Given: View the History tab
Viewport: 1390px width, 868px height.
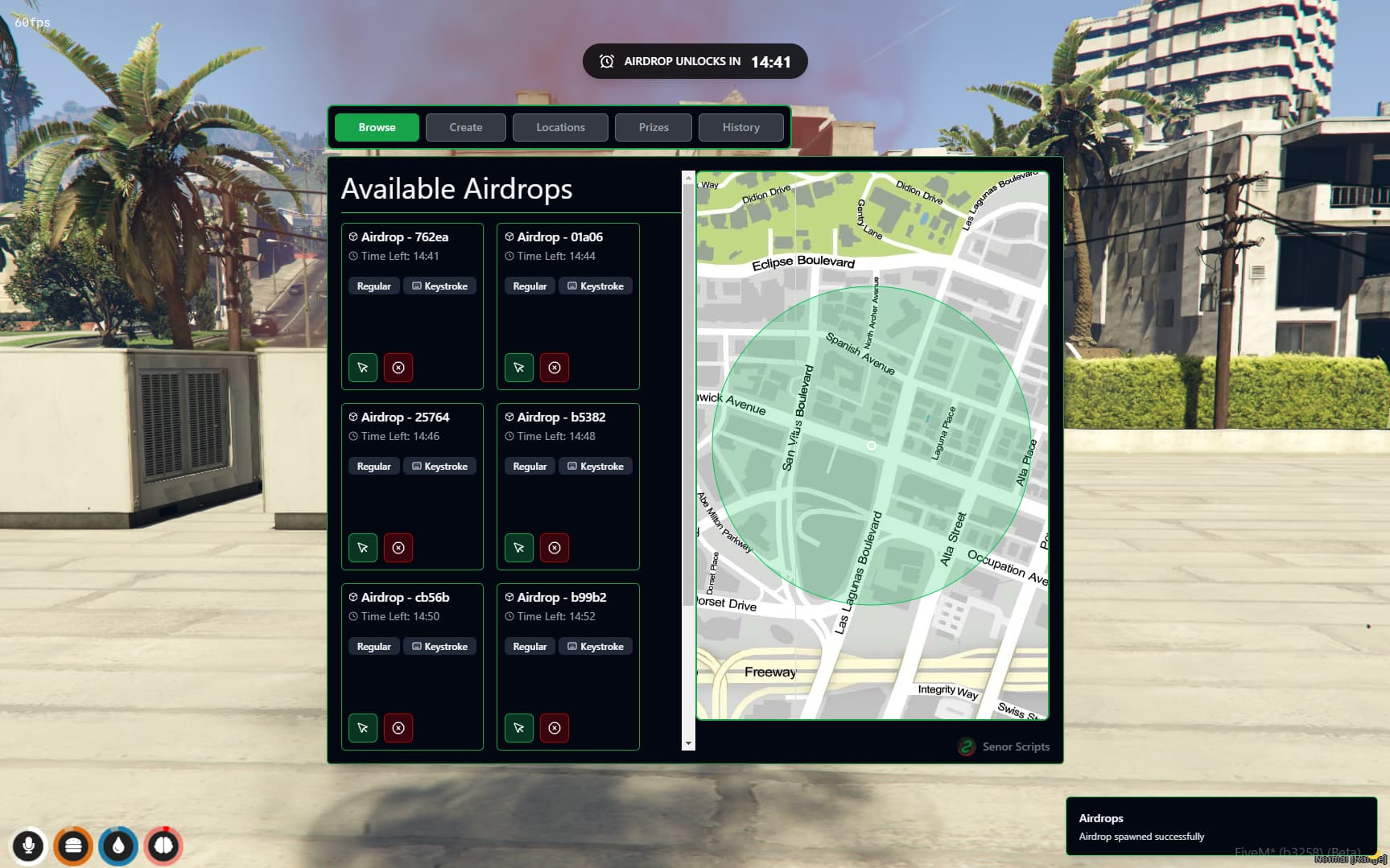Looking at the screenshot, I should point(740,127).
